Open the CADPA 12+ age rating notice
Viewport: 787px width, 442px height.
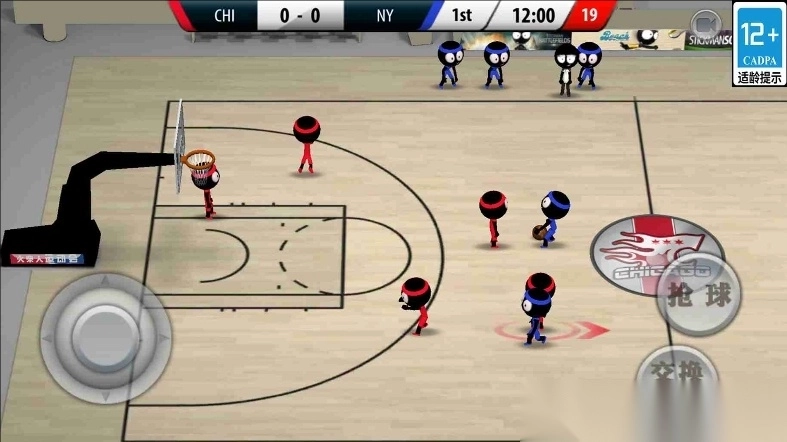pos(759,45)
